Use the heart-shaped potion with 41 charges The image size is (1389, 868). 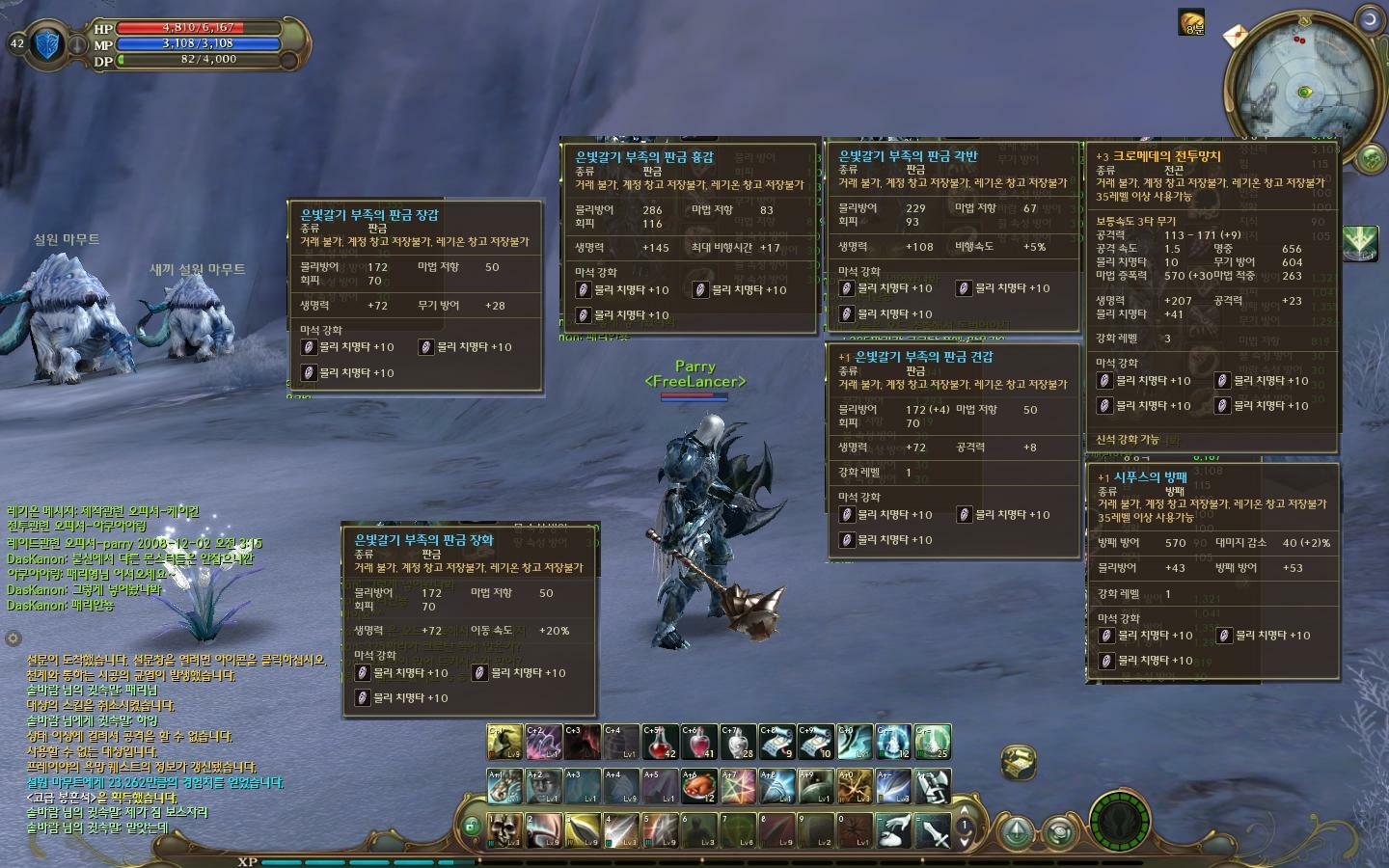click(699, 742)
